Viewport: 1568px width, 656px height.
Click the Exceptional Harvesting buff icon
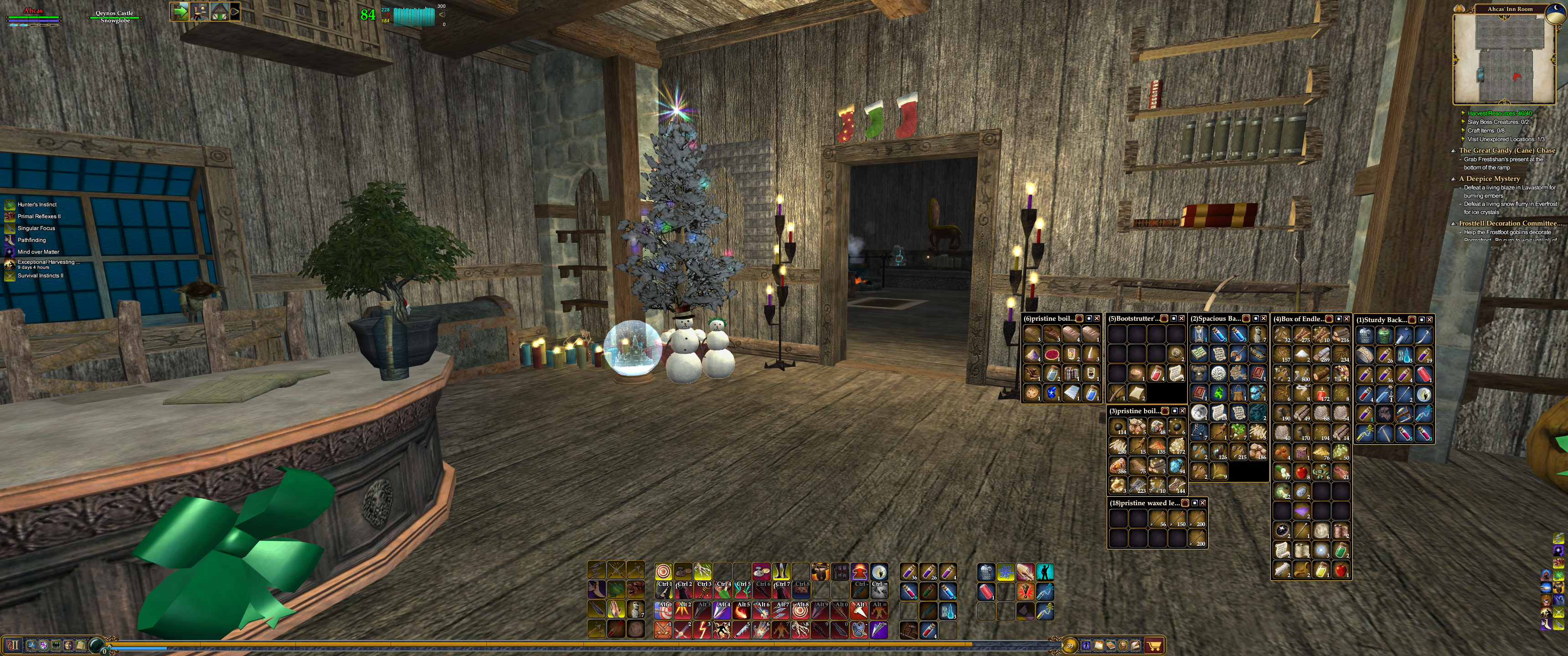click(10, 264)
